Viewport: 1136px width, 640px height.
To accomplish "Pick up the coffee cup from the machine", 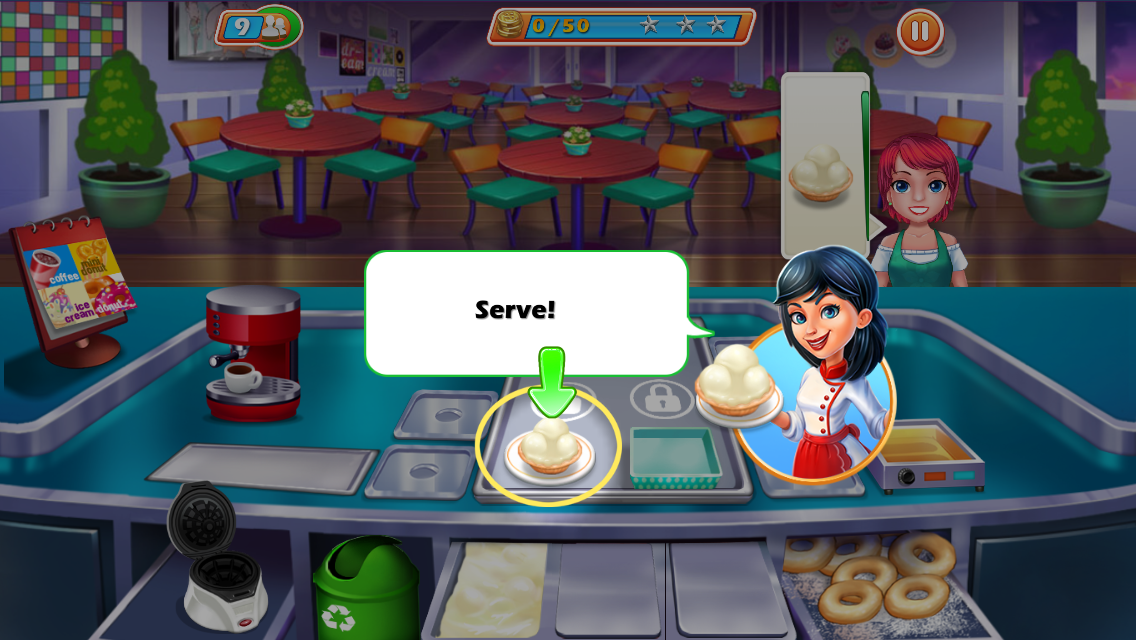I will pos(241,377).
